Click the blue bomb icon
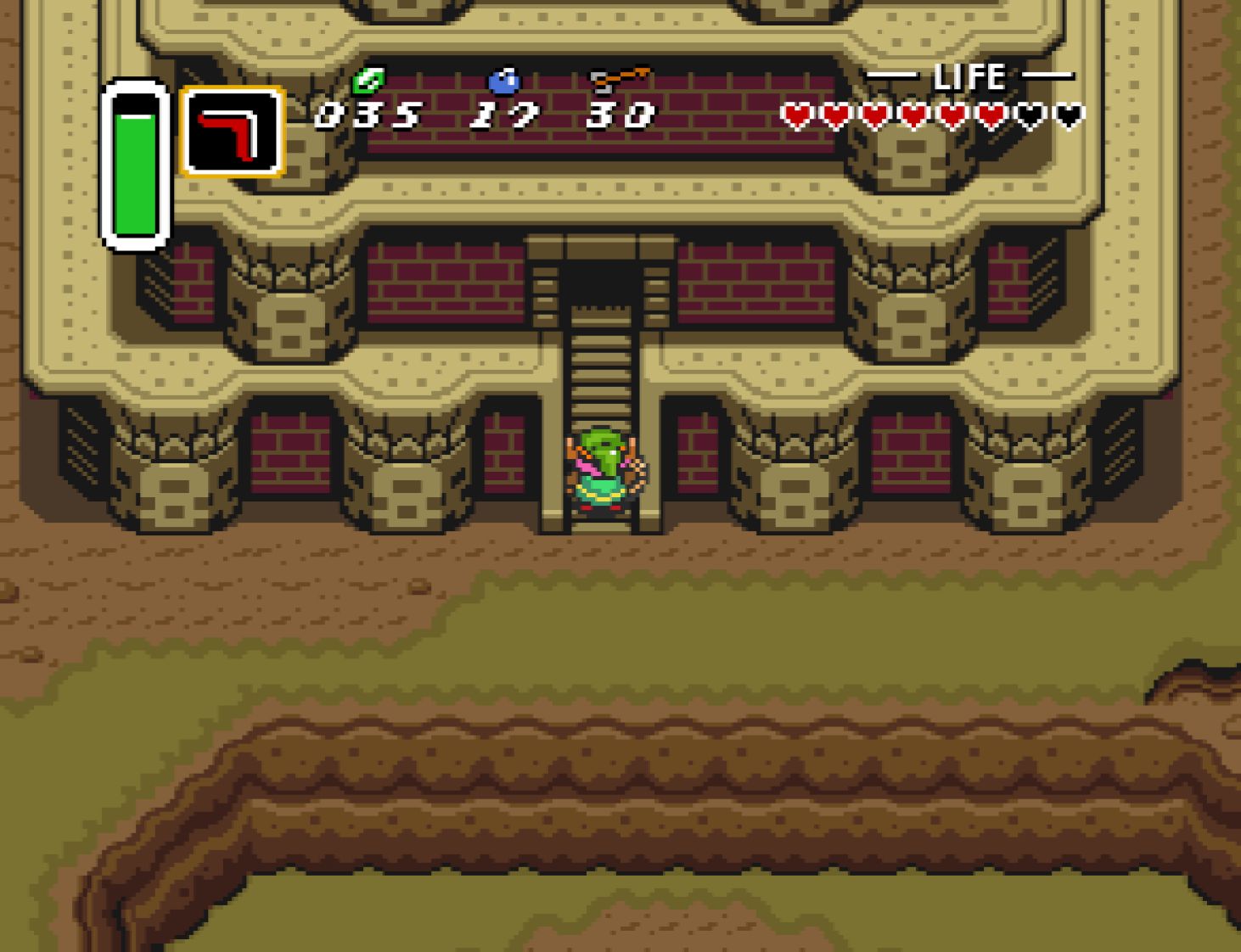The width and height of the screenshot is (1241, 952). point(503,81)
